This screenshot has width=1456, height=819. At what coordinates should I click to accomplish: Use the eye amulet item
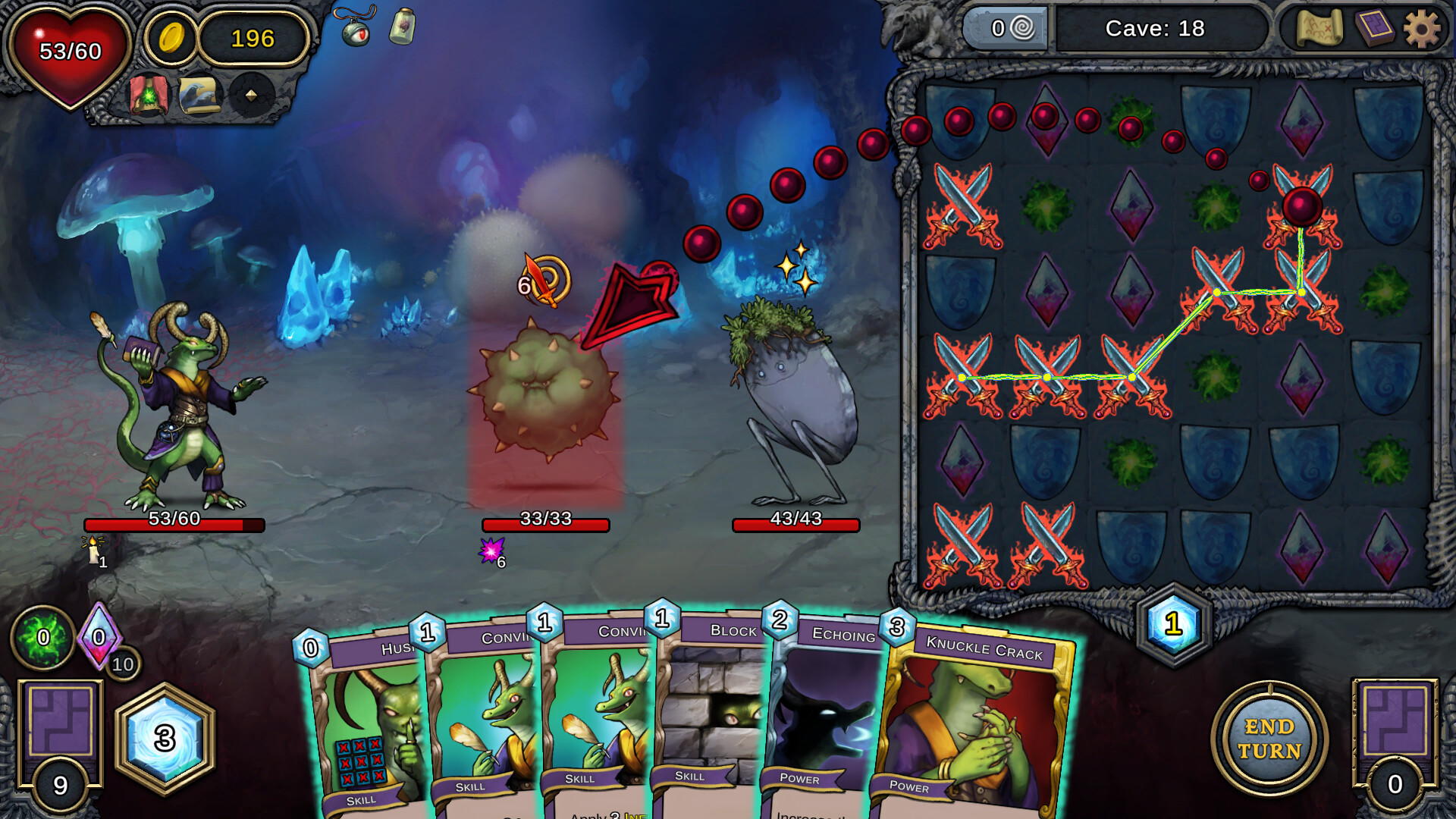356,29
